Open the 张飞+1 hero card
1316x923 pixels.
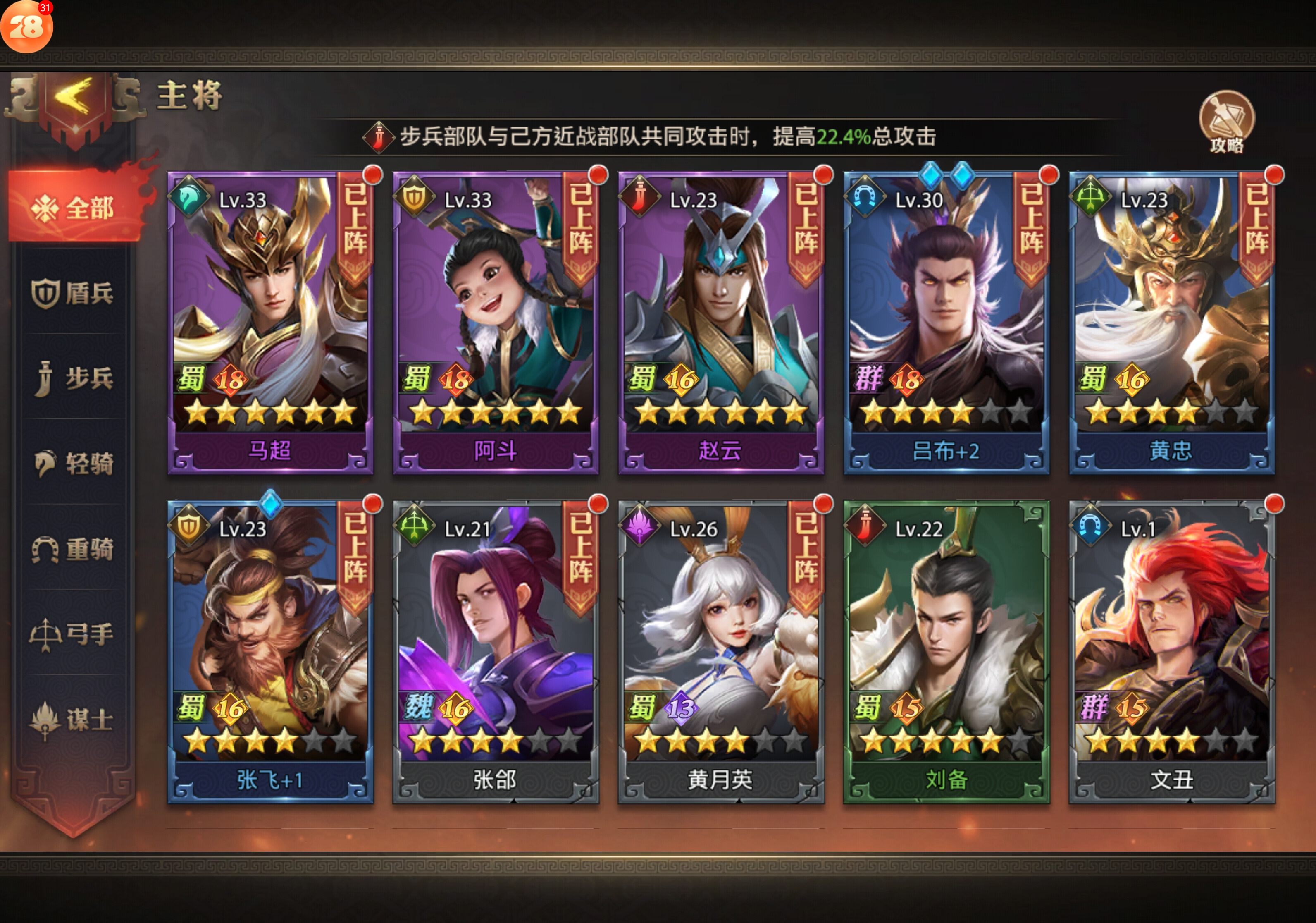click(x=270, y=652)
